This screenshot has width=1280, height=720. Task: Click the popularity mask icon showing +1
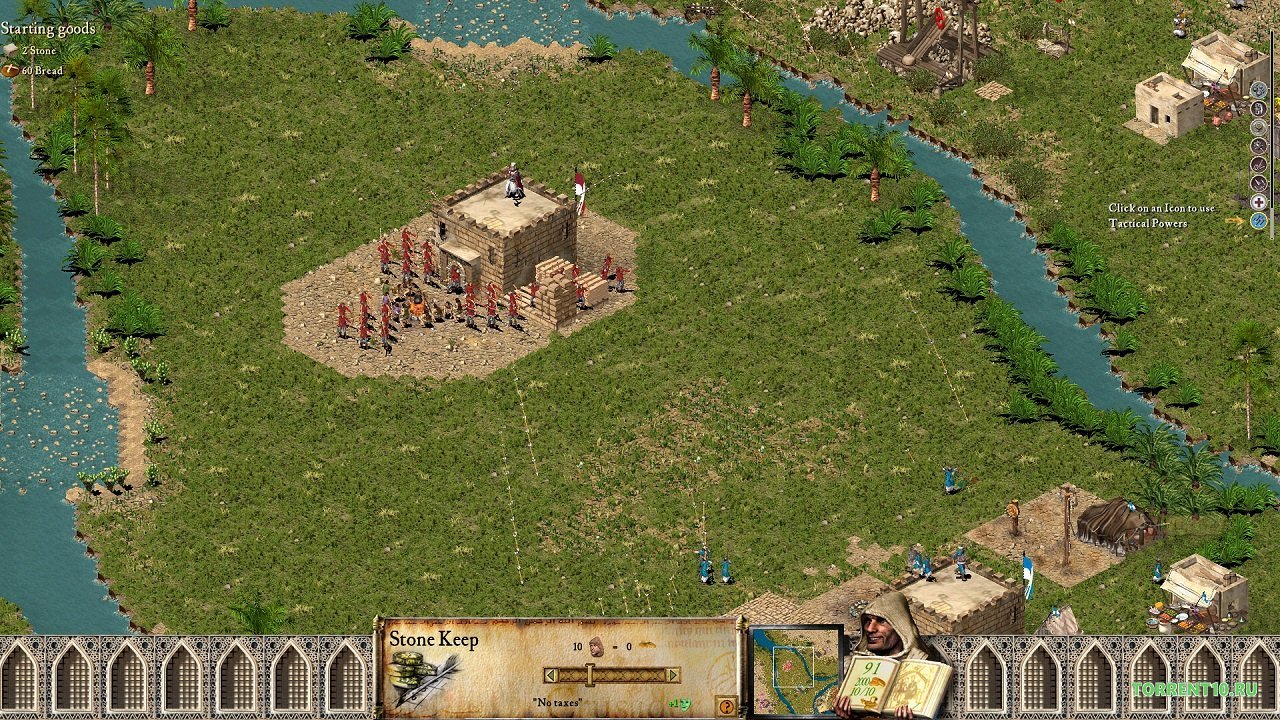[x=682, y=705]
